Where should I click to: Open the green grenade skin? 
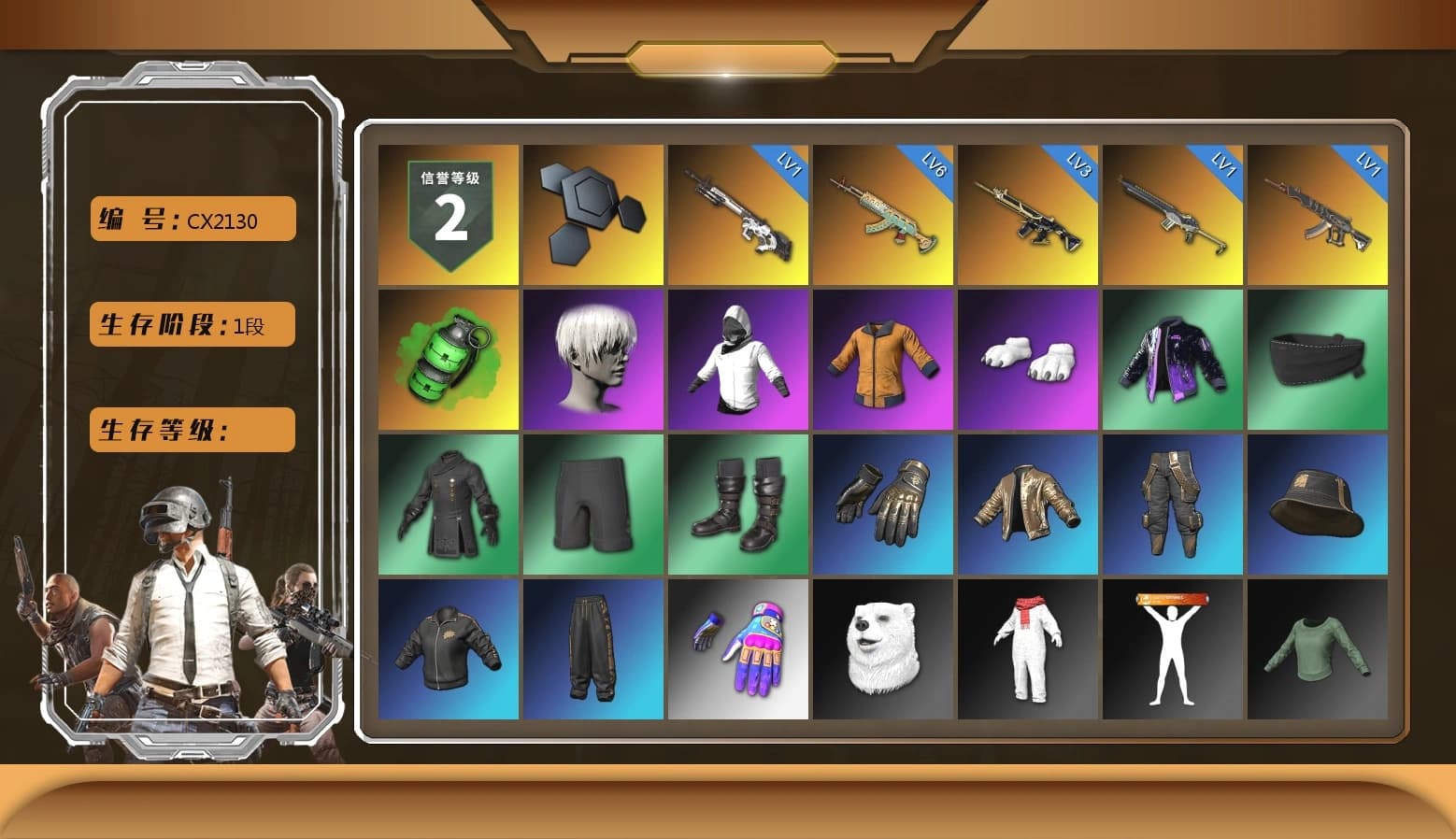coord(447,360)
